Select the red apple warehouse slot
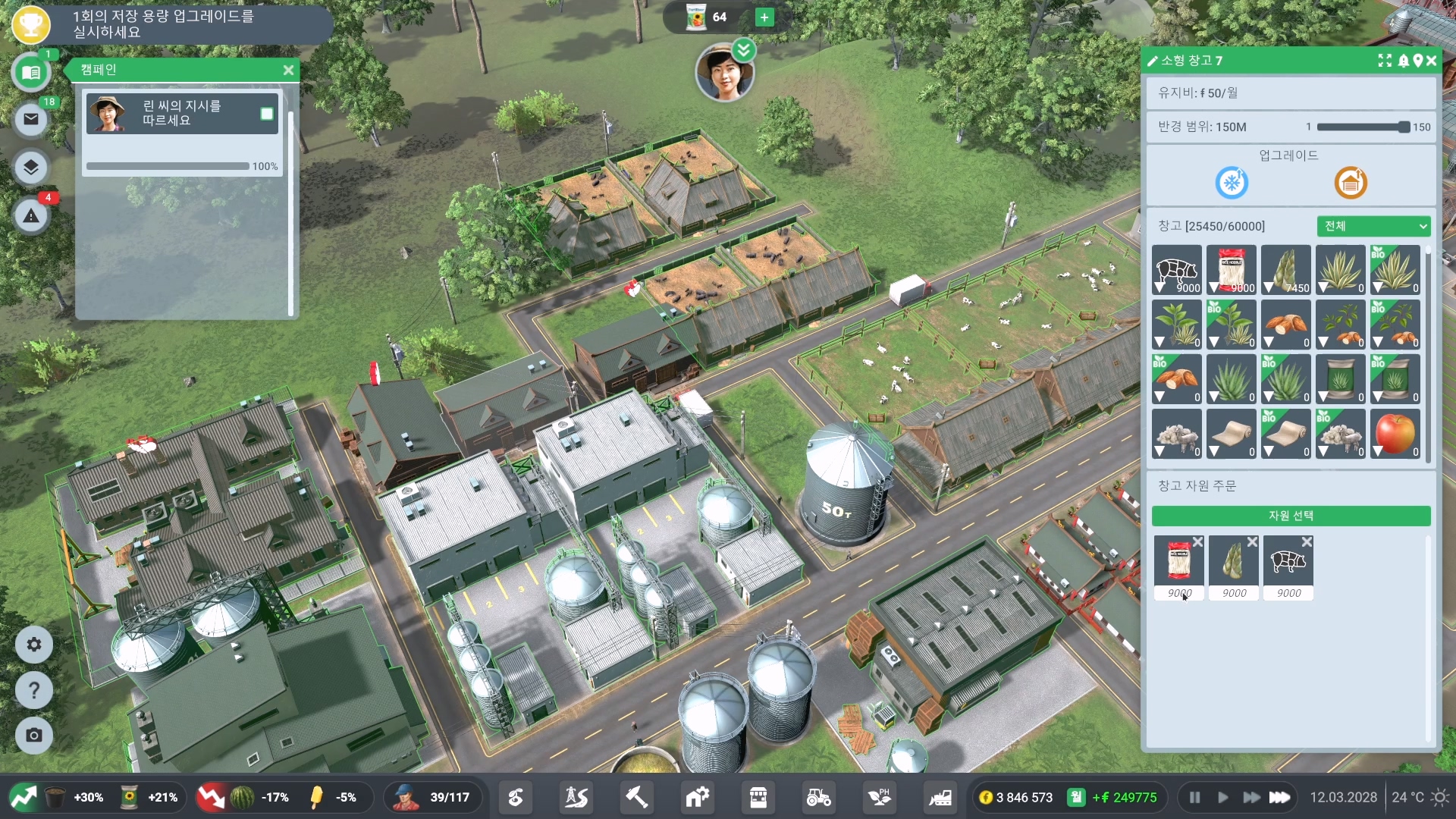 click(1395, 434)
